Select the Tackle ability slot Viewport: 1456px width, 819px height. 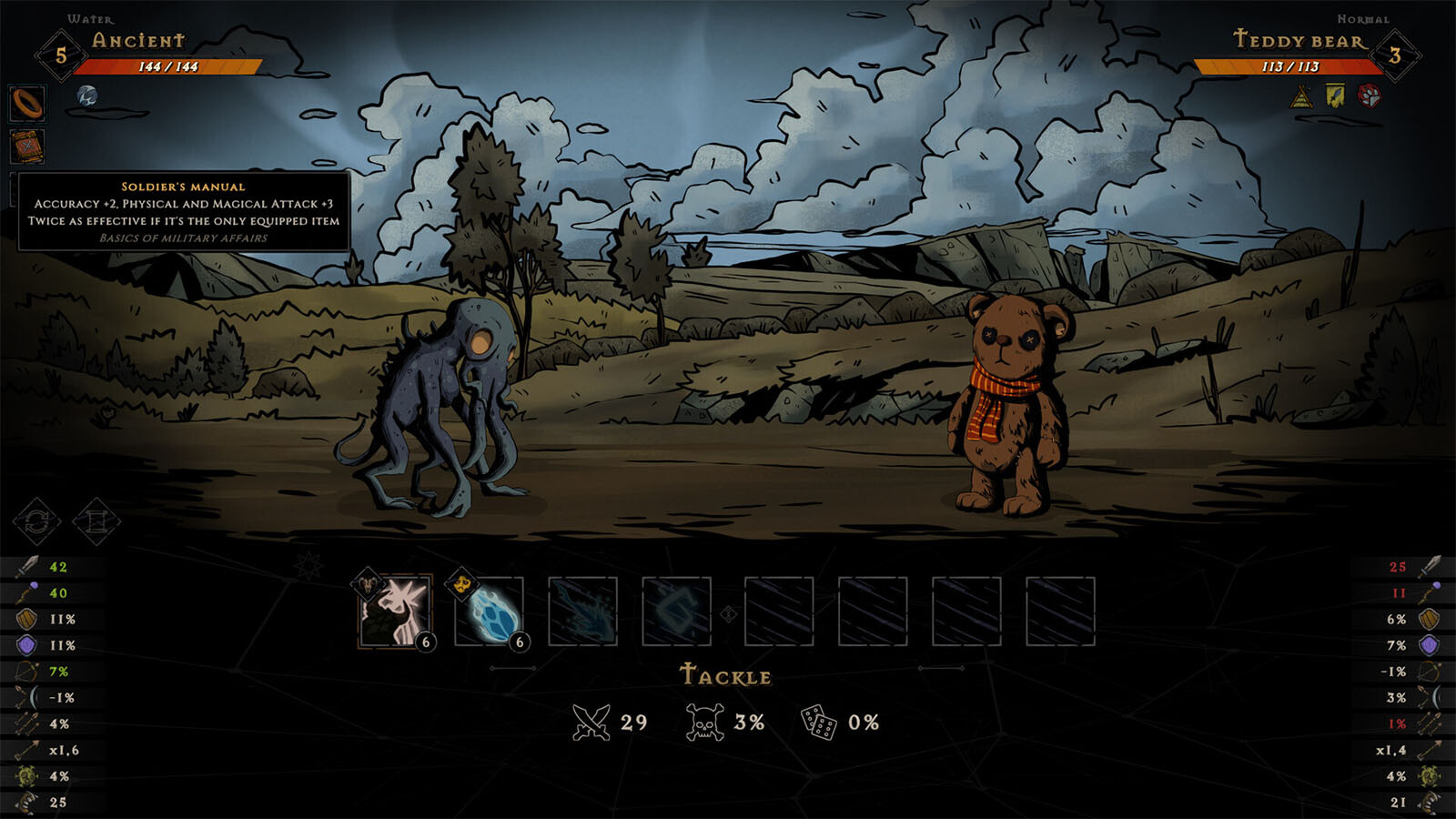pos(396,612)
